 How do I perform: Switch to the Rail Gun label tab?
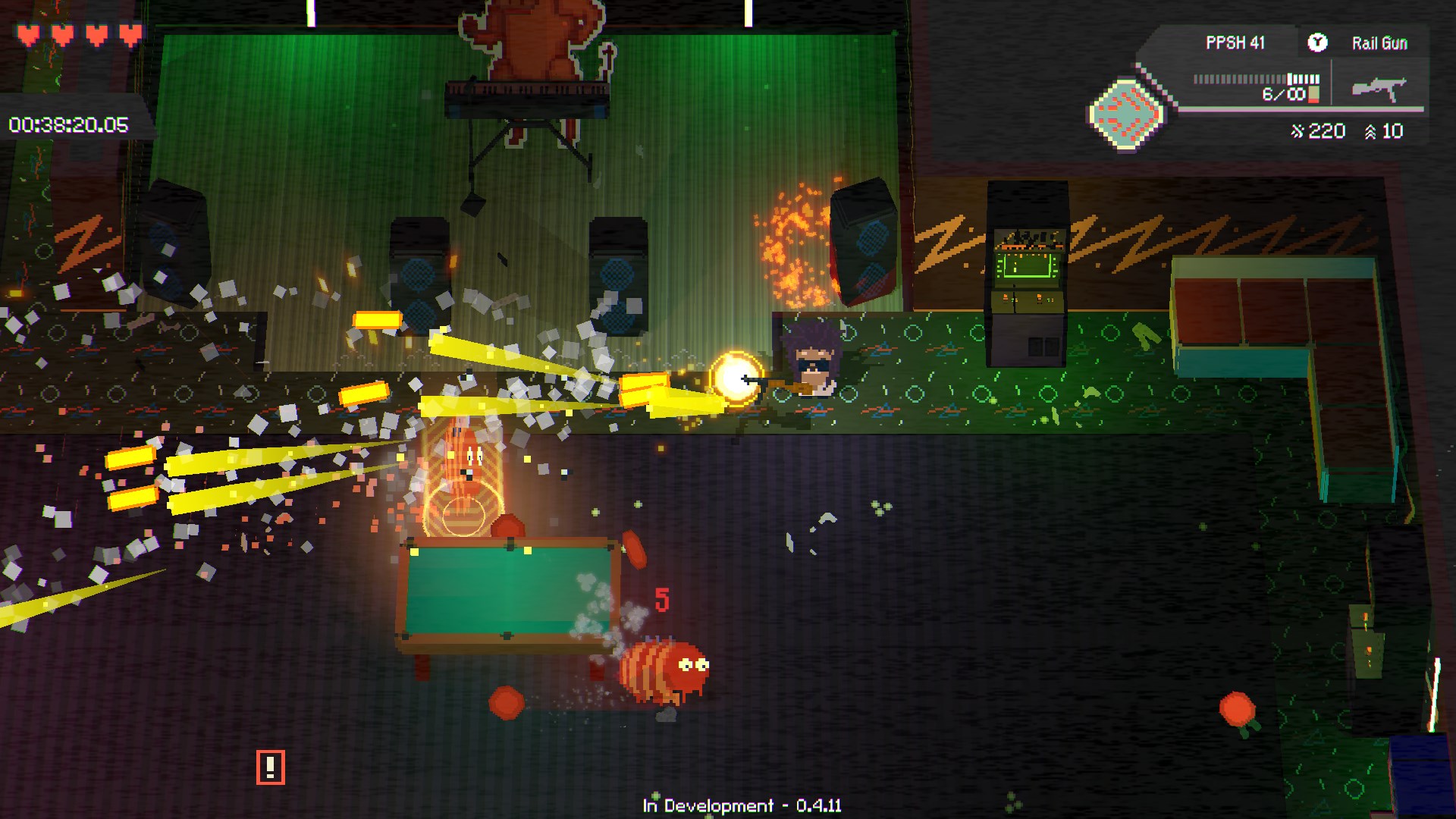[x=1379, y=43]
